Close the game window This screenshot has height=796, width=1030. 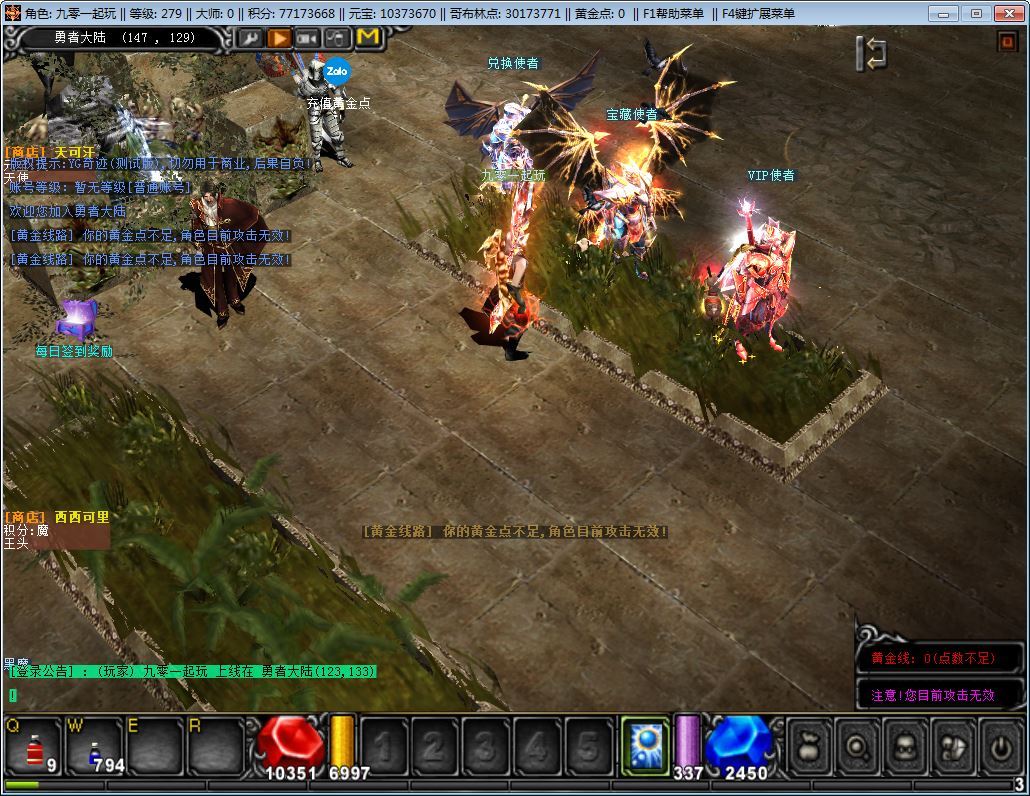click(1005, 13)
